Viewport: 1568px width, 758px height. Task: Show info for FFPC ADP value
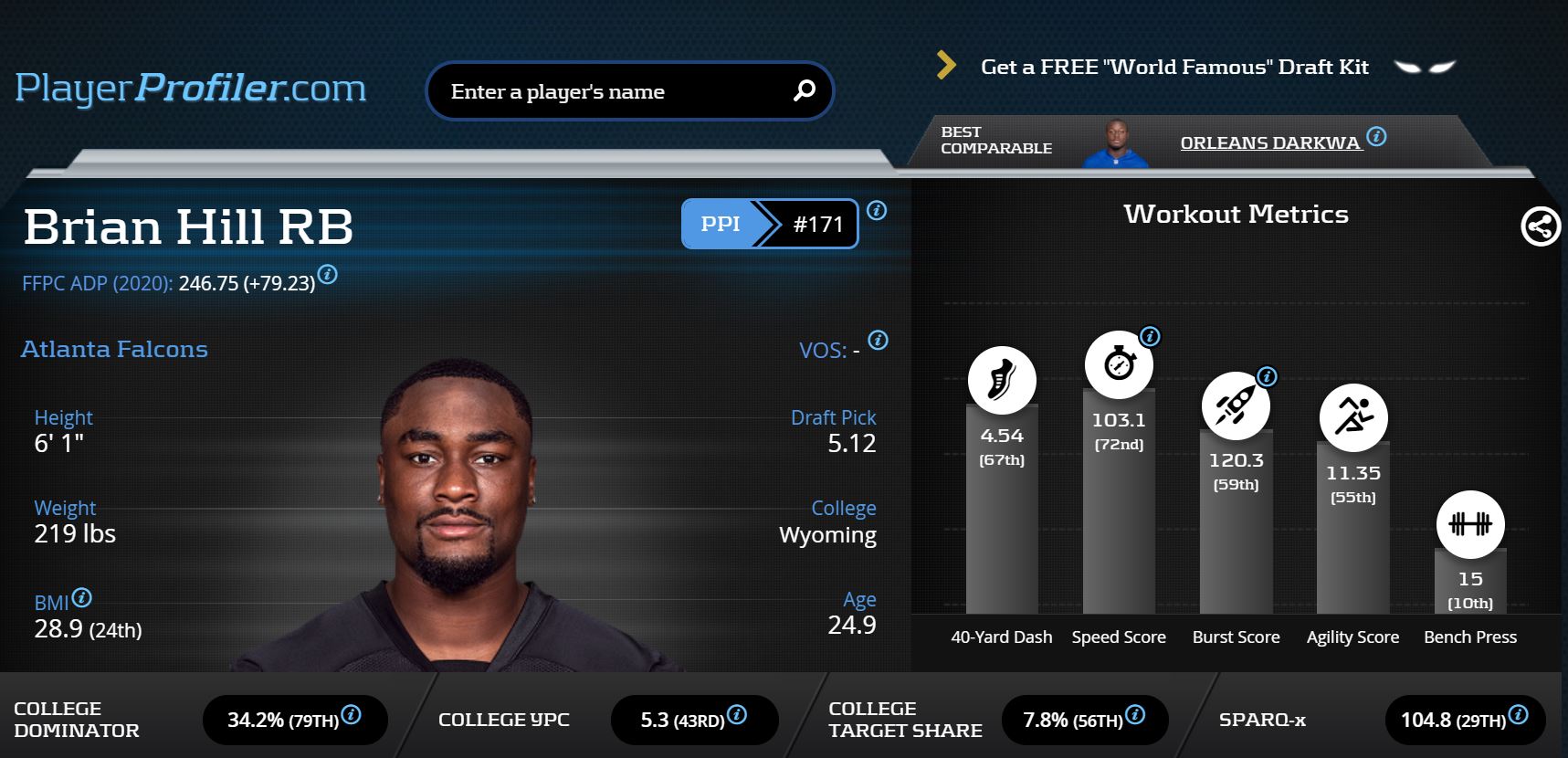tap(328, 275)
